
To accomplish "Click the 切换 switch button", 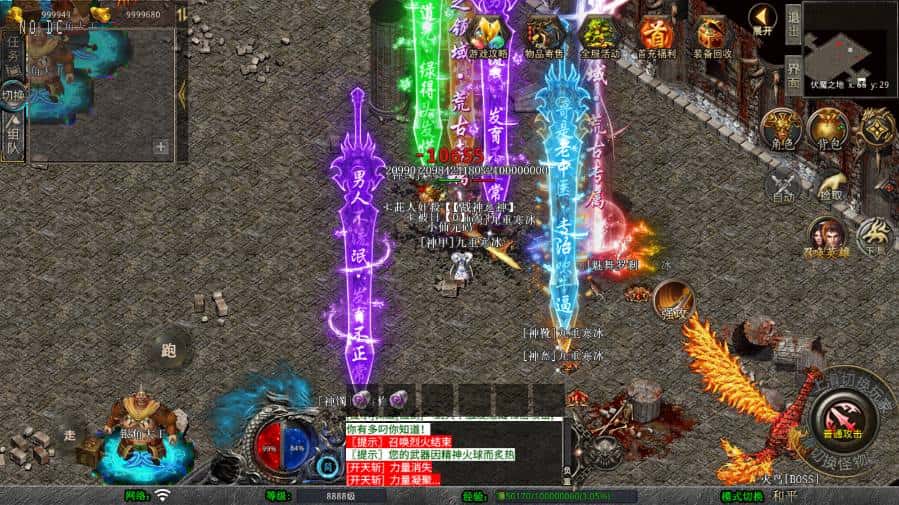I will click(x=13, y=95).
